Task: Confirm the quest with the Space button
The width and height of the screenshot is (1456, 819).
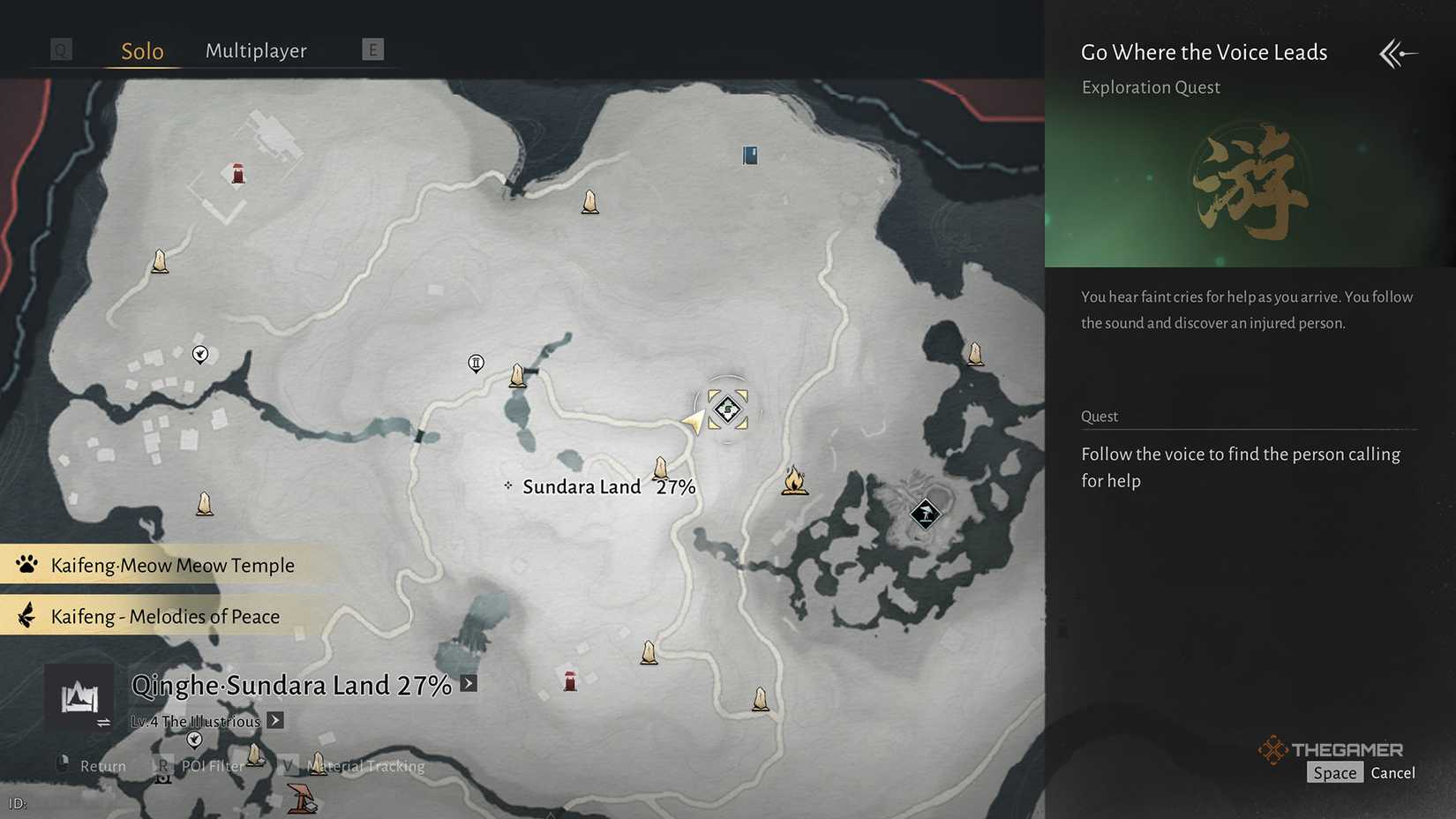Action: pyautogui.click(x=1334, y=772)
